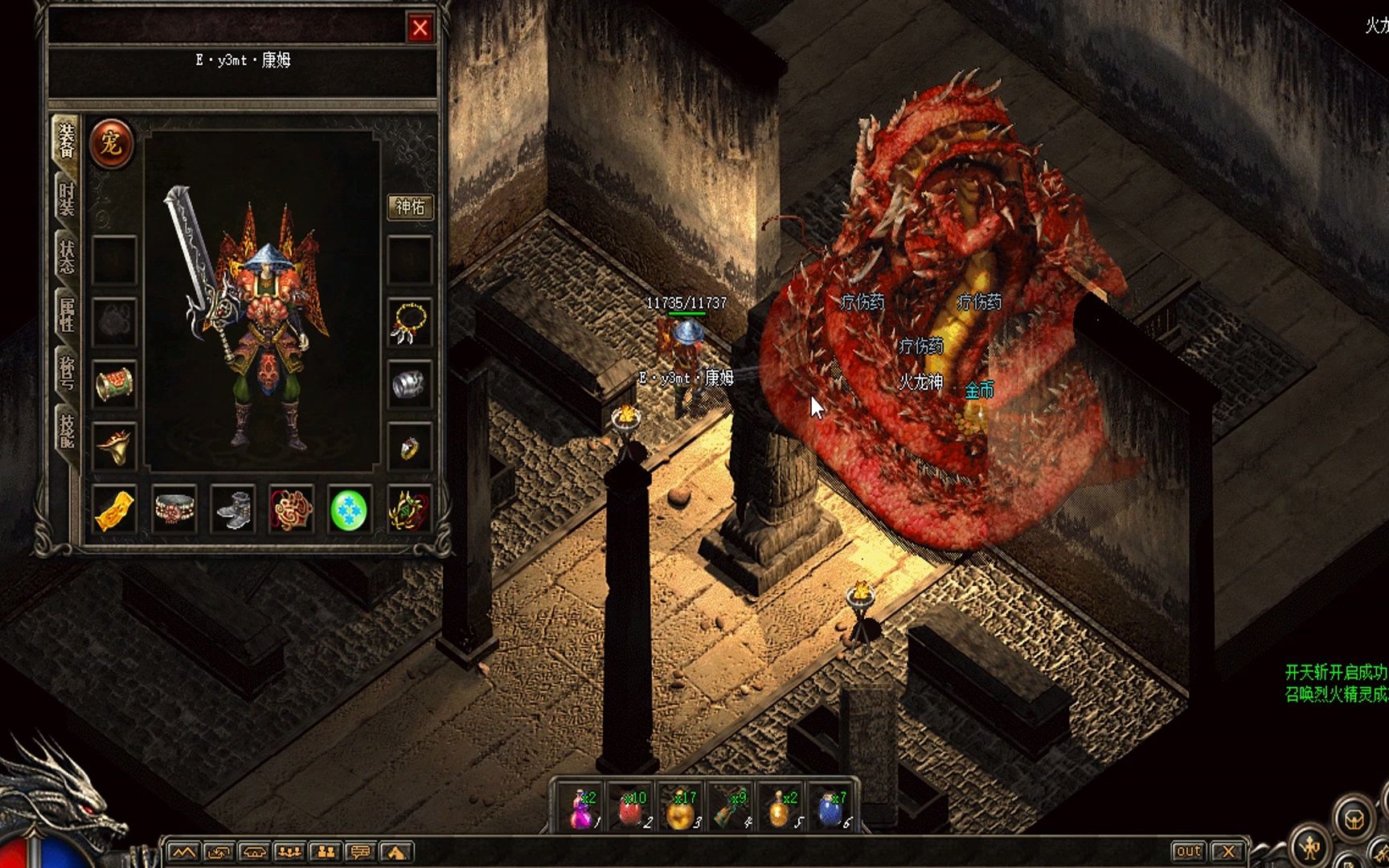The height and width of the screenshot is (868, 1389).
Task: Use the golden orb in hotbar slot 3
Action: [x=682, y=808]
